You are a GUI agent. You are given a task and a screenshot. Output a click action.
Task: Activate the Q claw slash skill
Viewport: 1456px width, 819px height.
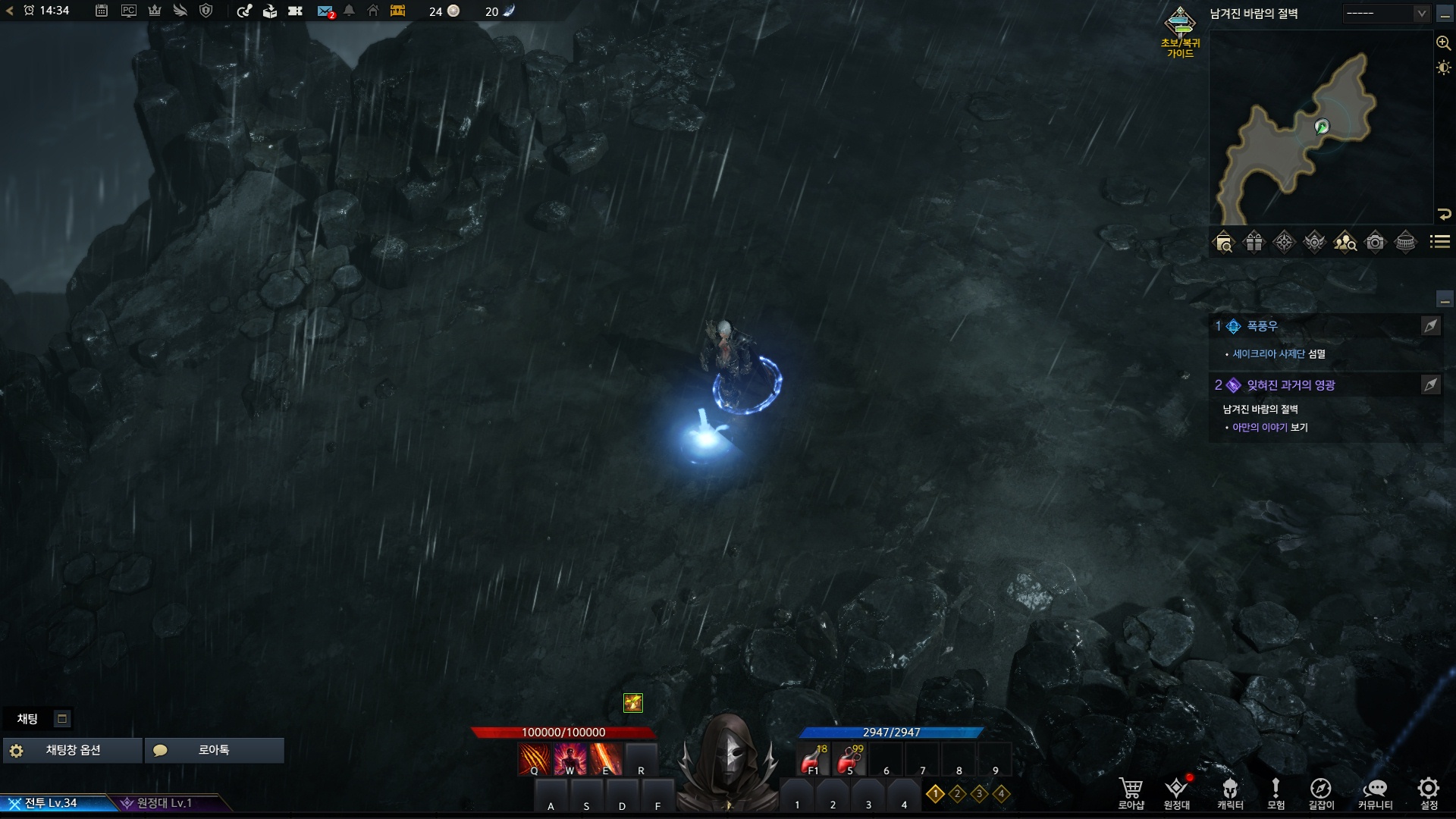point(535,759)
